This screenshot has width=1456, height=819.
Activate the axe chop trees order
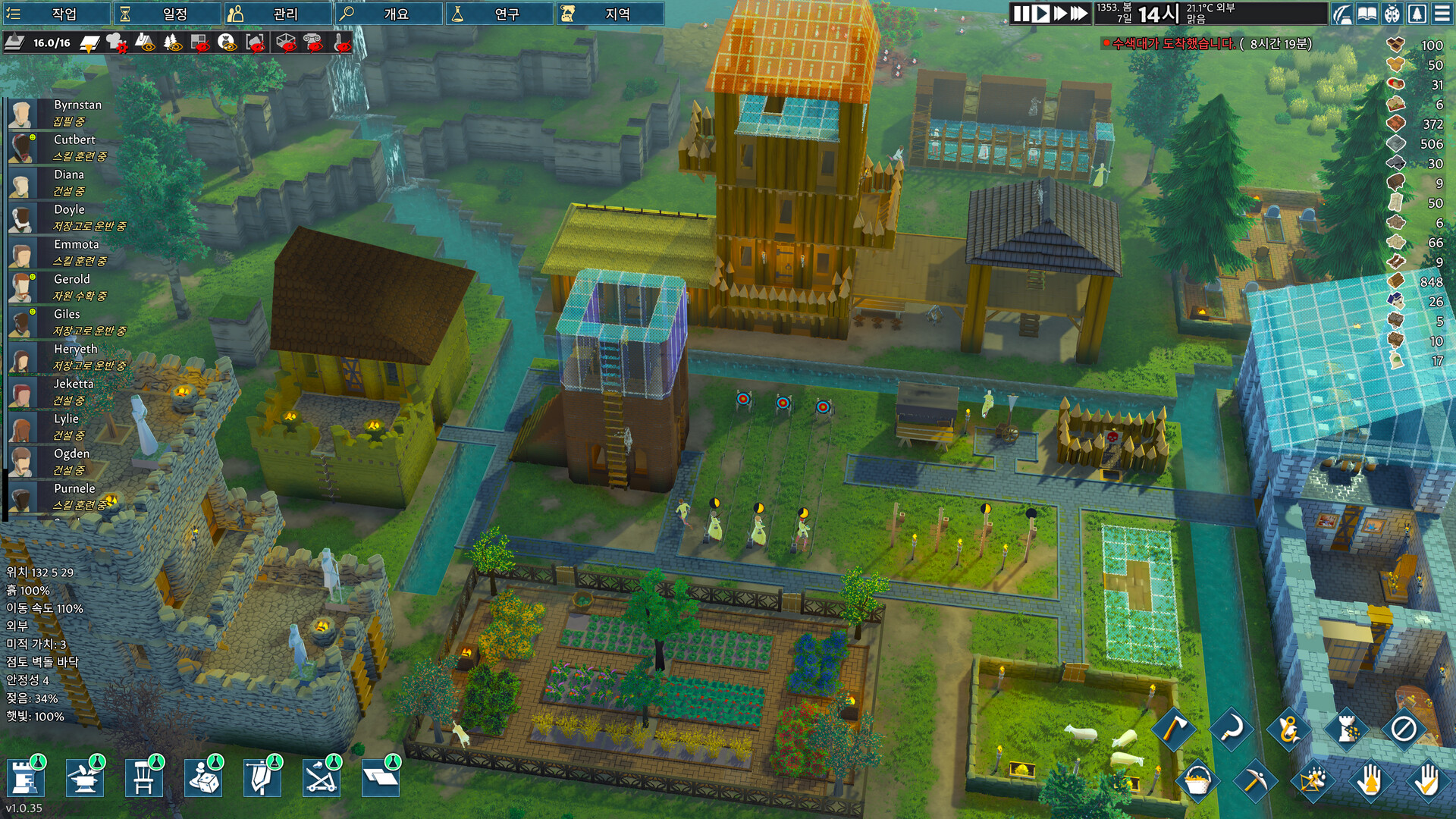click(x=1174, y=729)
